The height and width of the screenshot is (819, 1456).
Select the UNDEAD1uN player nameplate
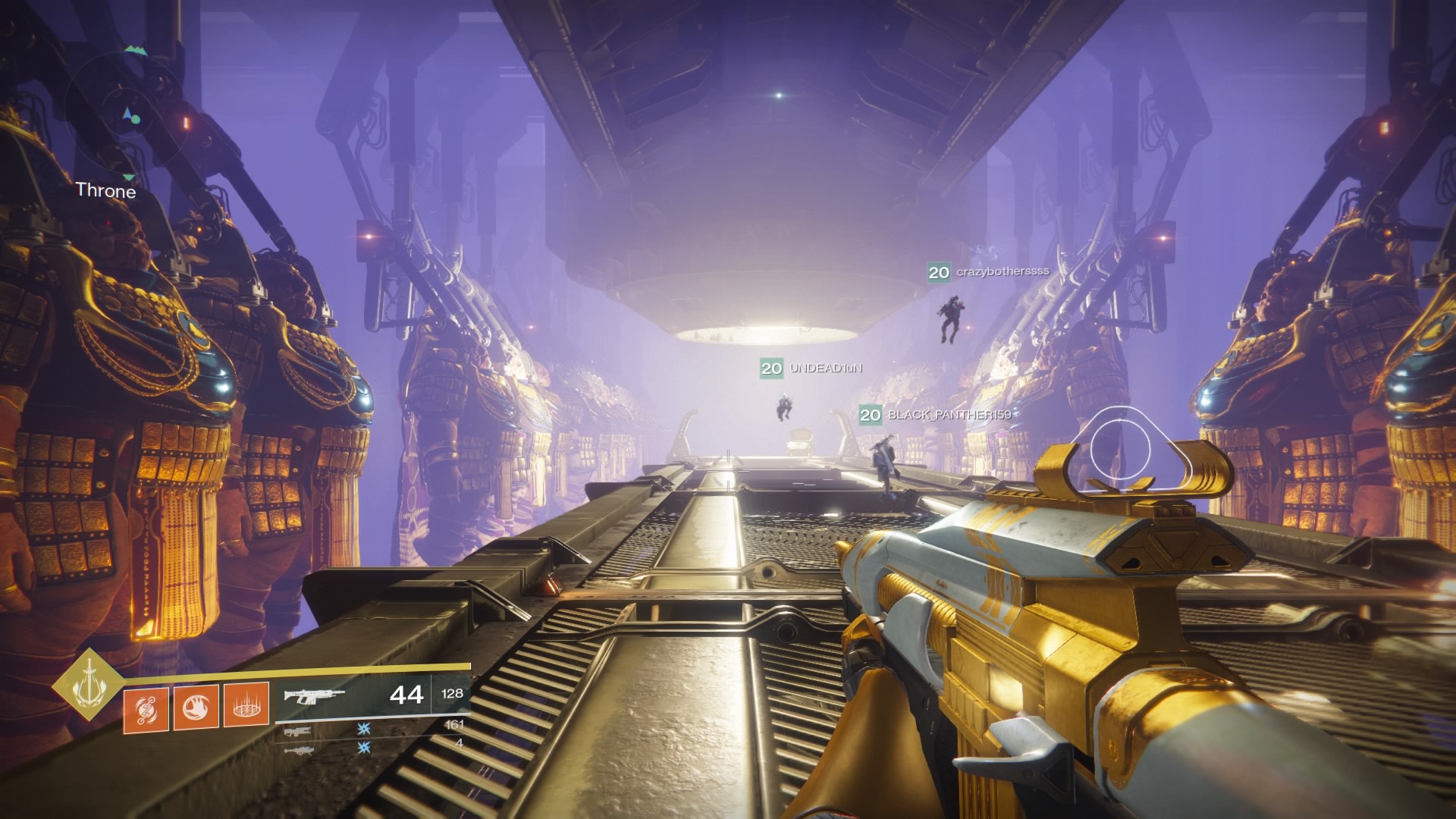click(x=811, y=369)
